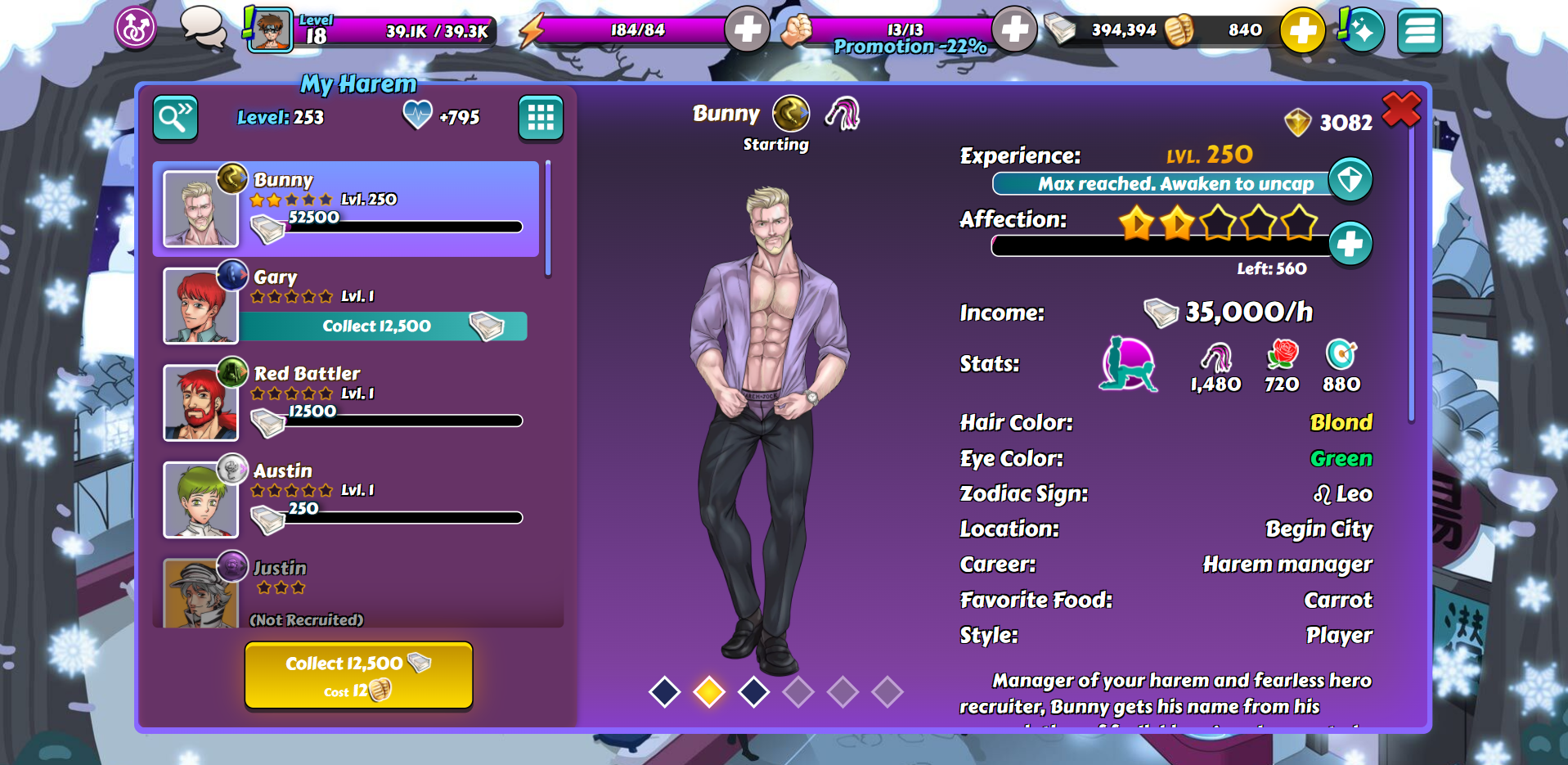Open the harem search filter
Screen dimensions: 1568x765
coord(175,119)
